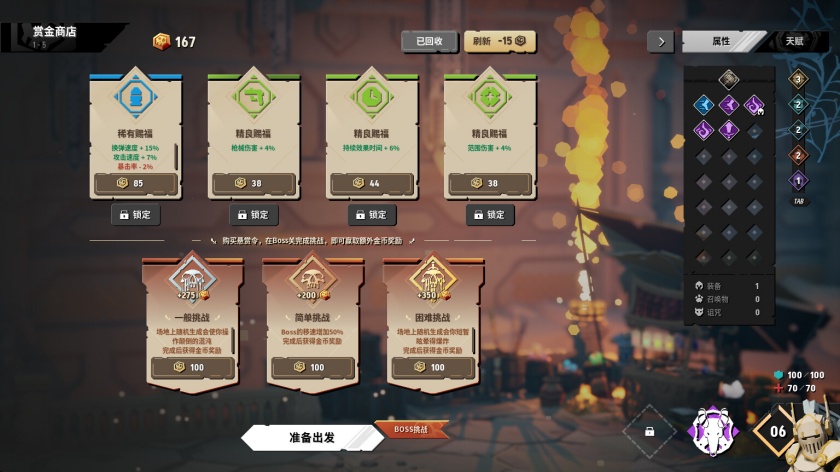The height and width of the screenshot is (472, 840).
Task: Toggle 锁定 under the 持续效果时间 blessing
Action: coord(372,214)
